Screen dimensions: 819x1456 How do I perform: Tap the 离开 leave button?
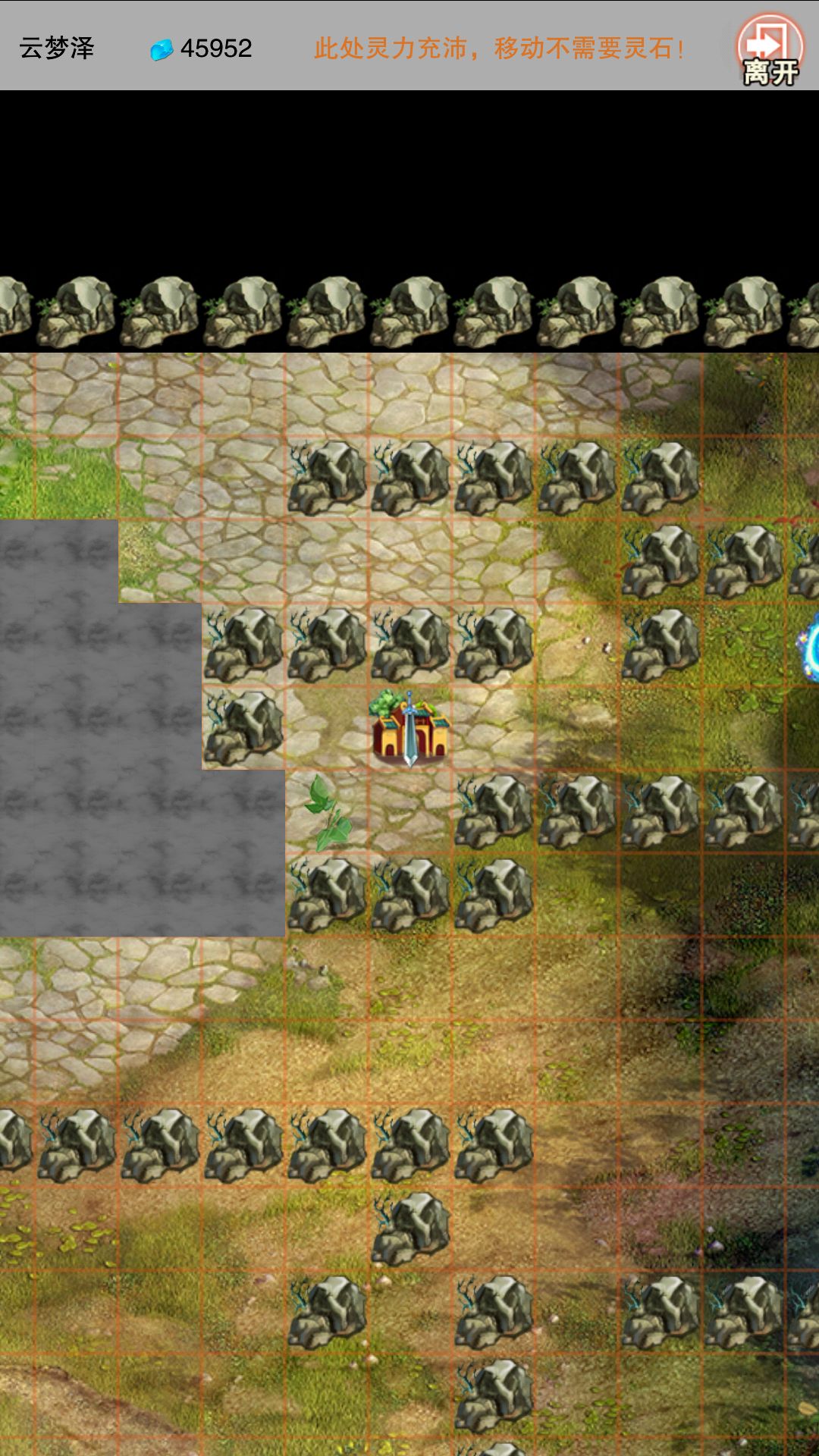click(x=770, y=50)
